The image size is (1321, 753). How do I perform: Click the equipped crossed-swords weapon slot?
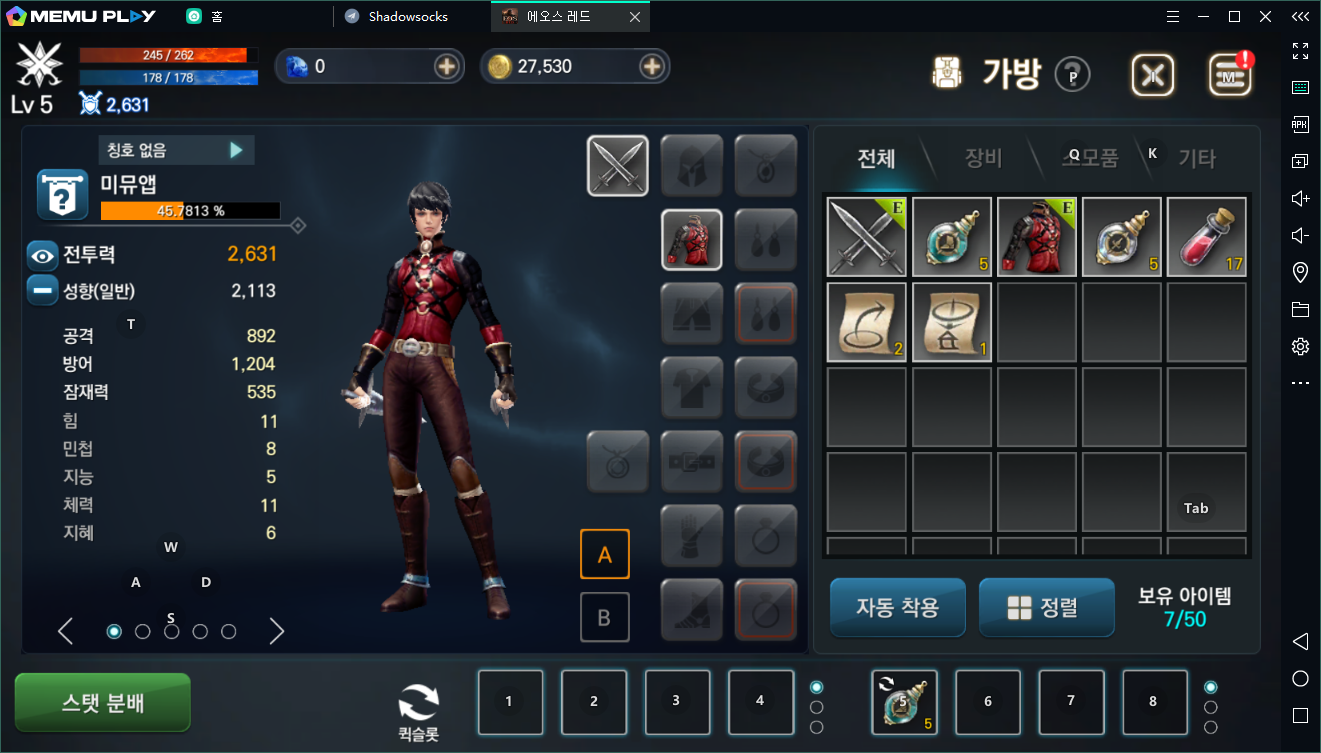click(x=618, y=166)
